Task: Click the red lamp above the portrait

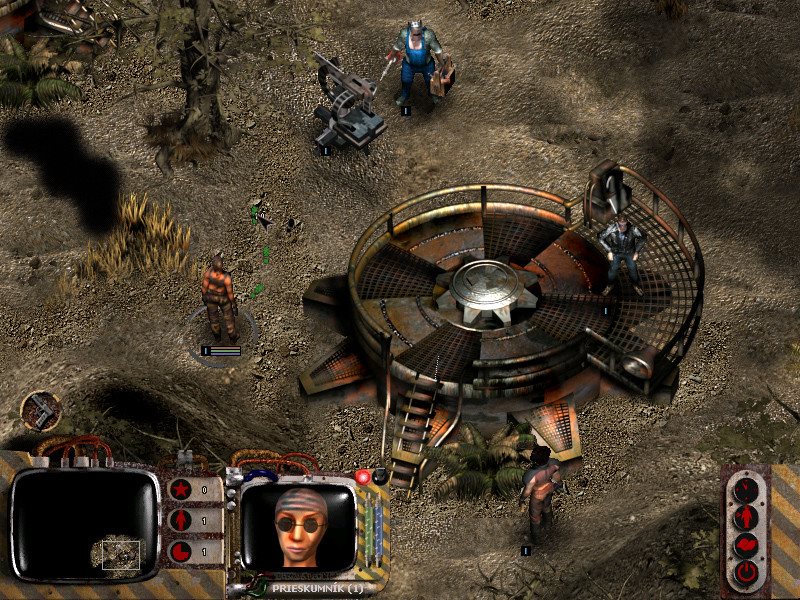Action: click(x=365, y=477)
